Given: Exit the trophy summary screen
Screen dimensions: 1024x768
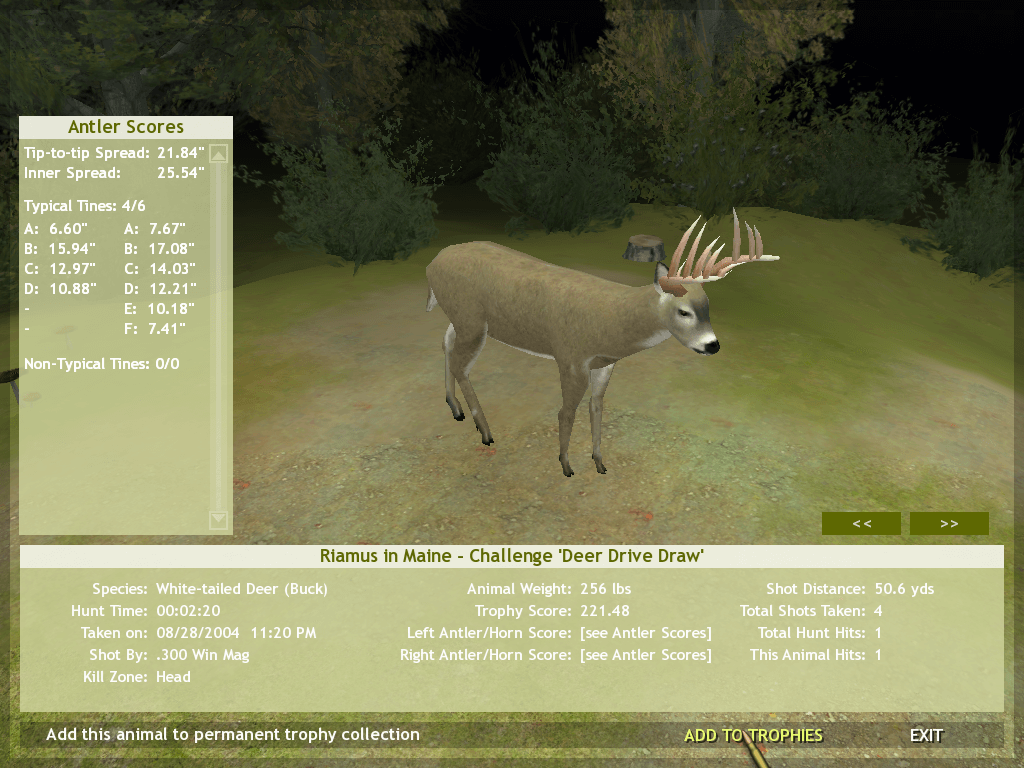Looking at the screenshot, I should 926,736.
